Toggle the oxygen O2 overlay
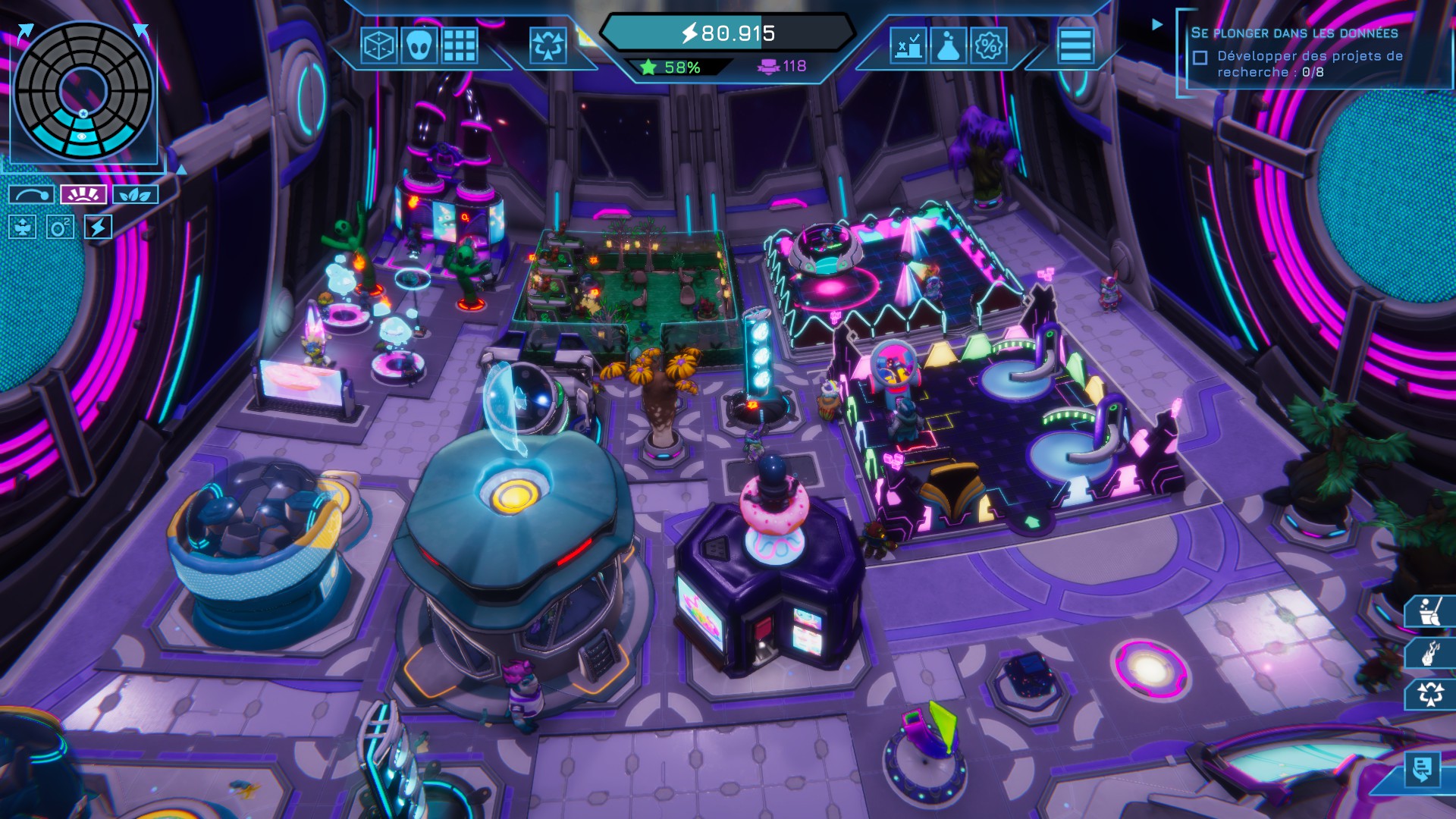This screenshot has width=1456, height=819. point(60,227)
